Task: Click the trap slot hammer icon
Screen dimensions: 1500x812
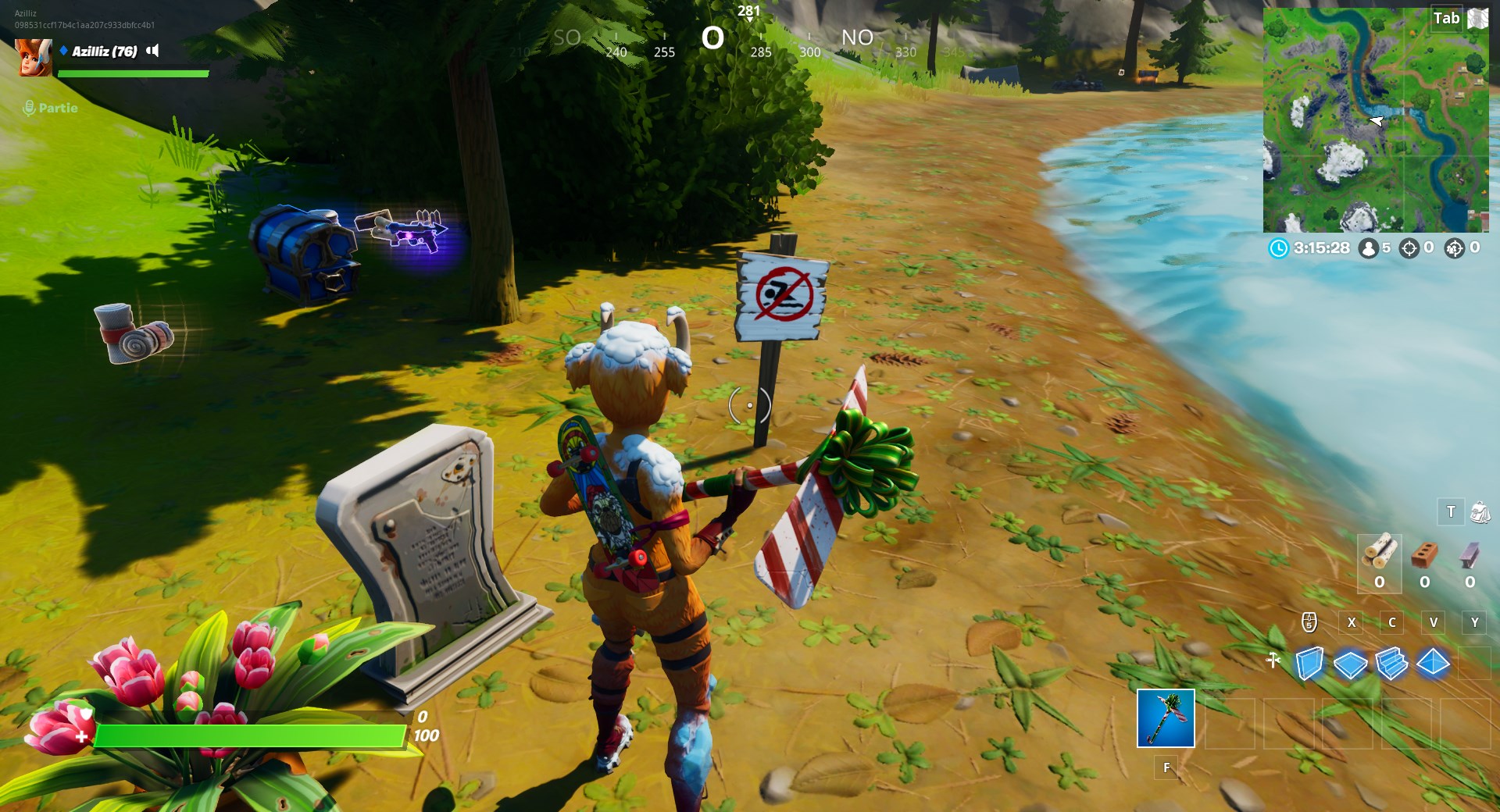Action: [1272, 659]
